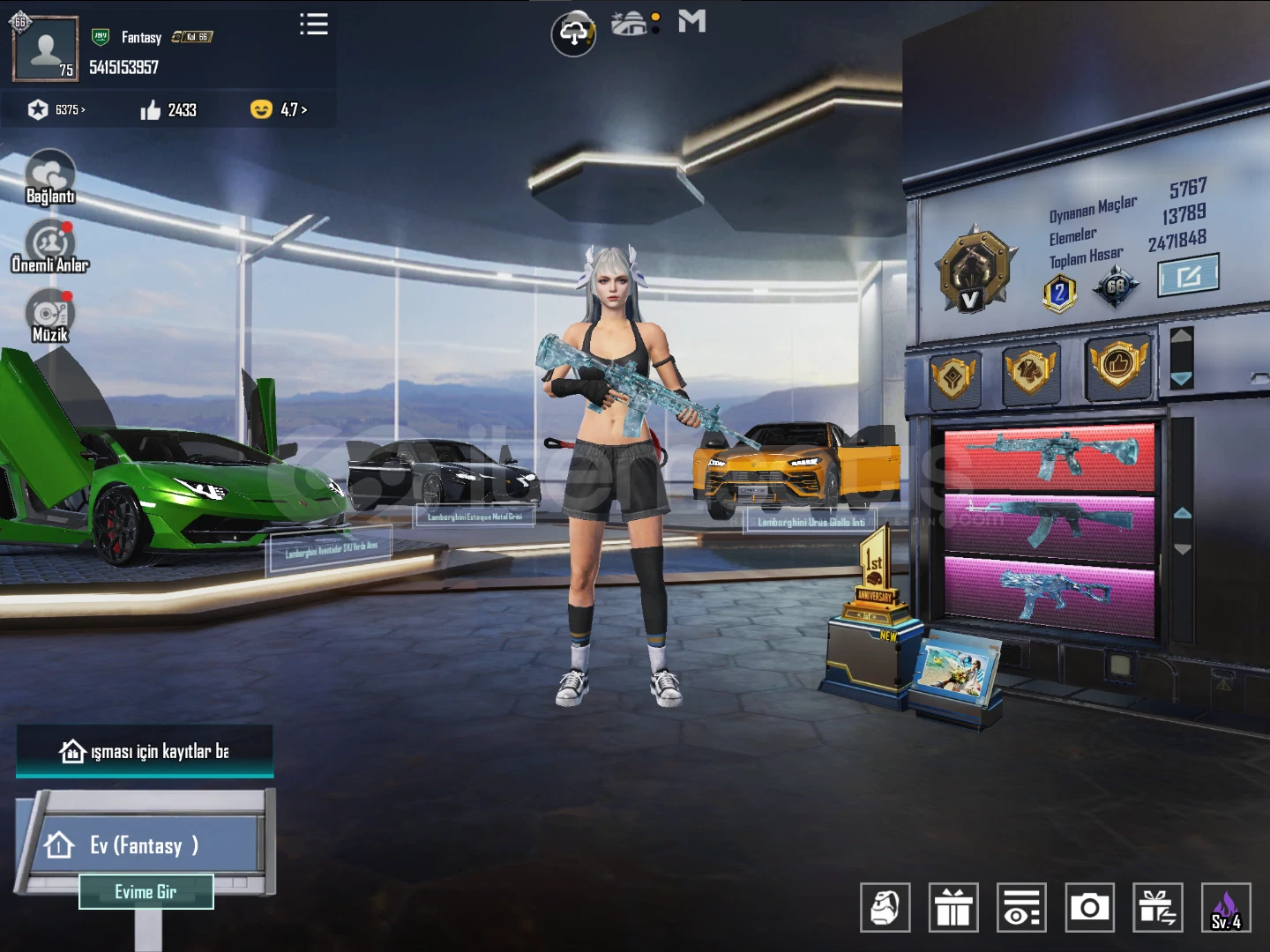Open the Müzik music player icon

tap(50, 313)
